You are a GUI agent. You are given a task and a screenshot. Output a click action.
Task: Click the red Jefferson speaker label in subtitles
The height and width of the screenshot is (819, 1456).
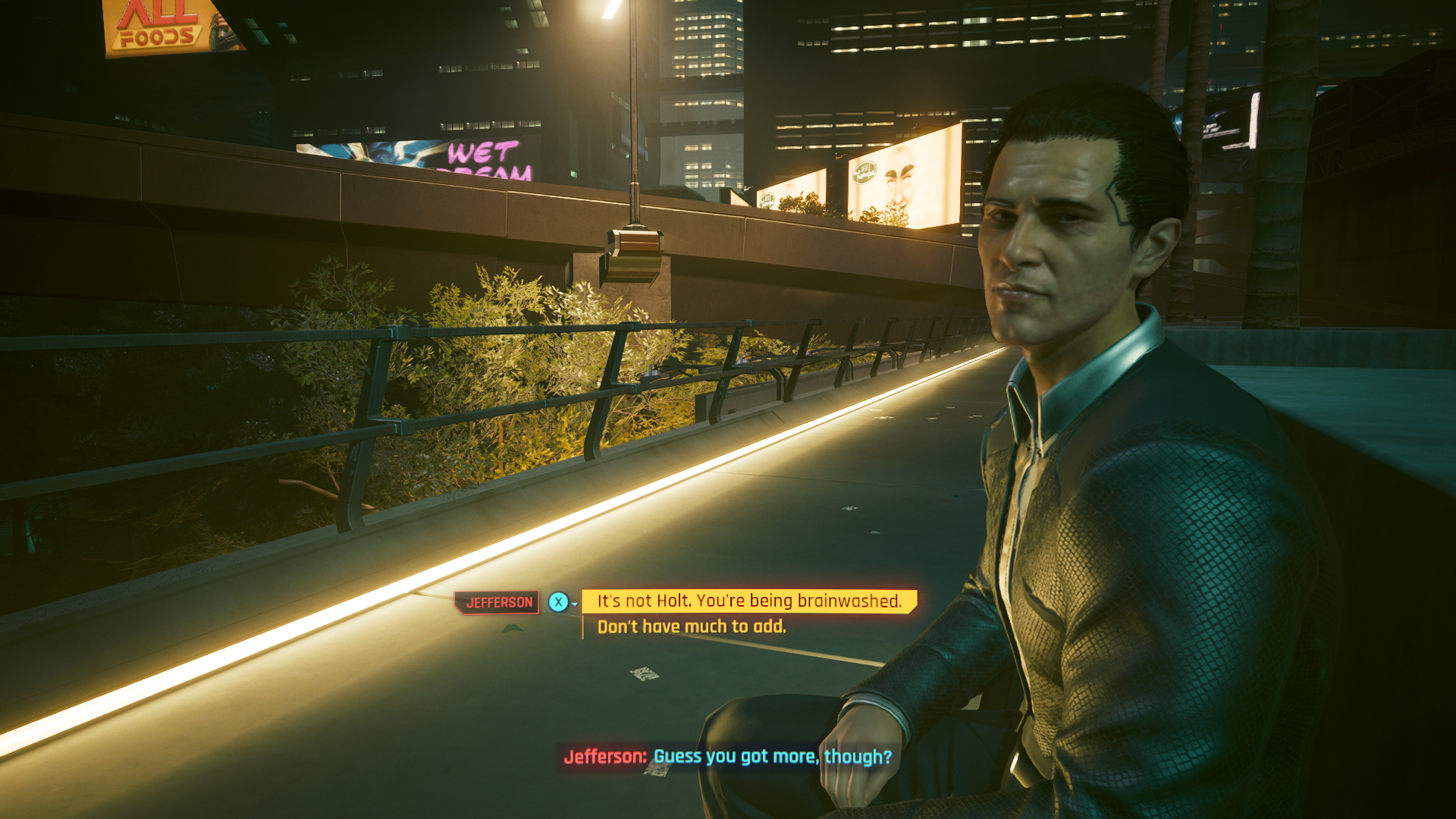point(604,755)
